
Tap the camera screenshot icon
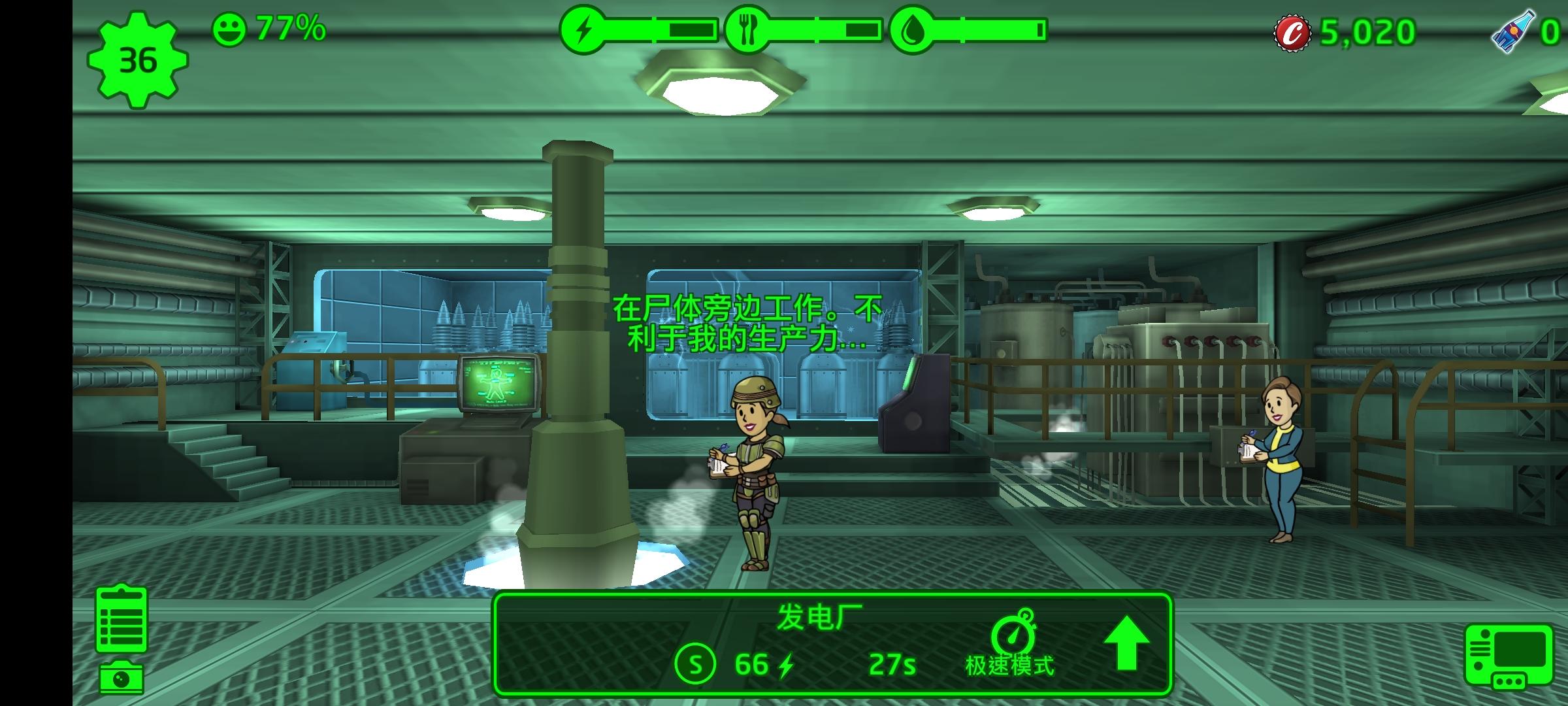coord(122,678)
